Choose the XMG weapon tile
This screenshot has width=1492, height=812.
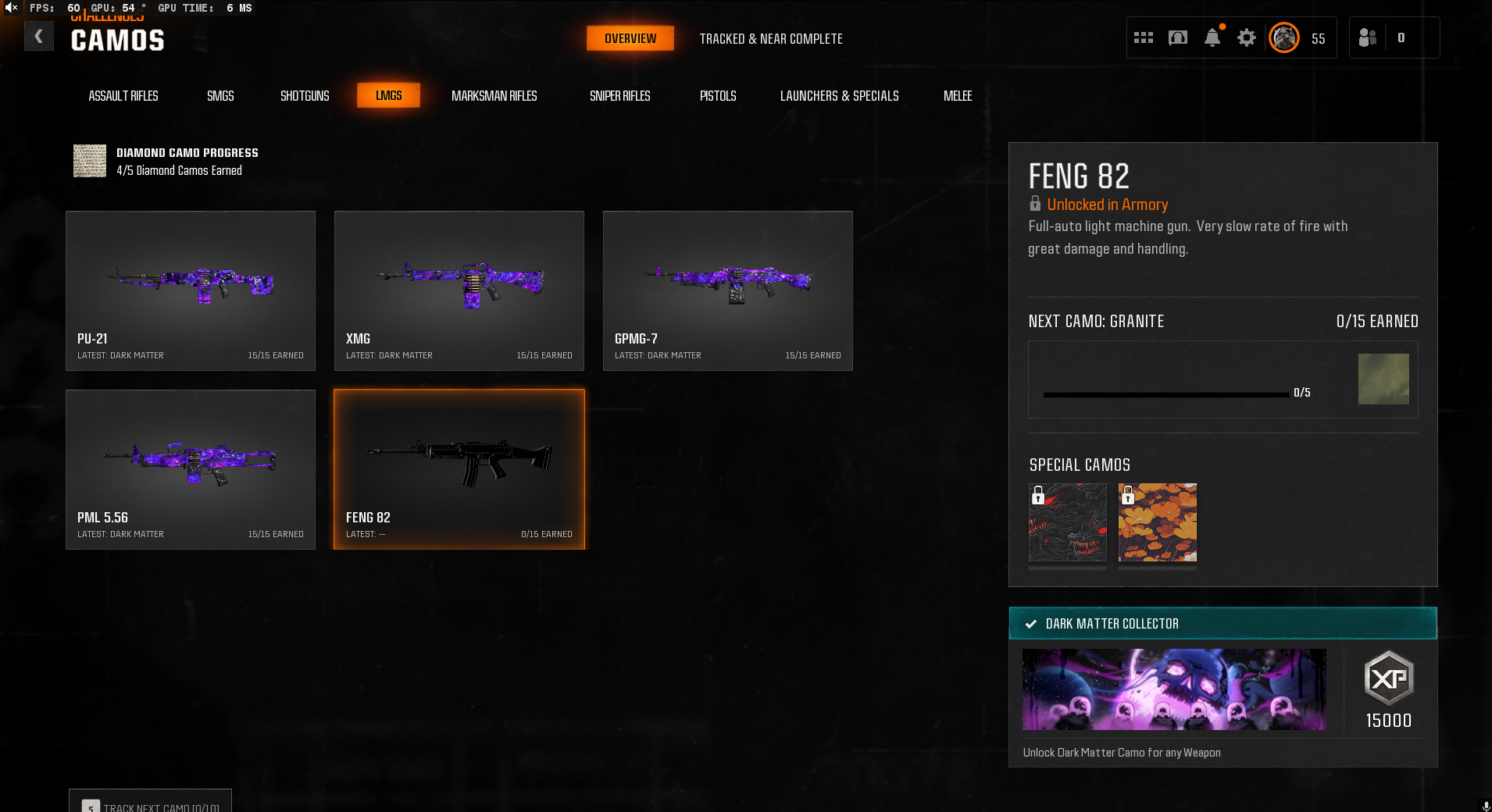coord(459,290)
